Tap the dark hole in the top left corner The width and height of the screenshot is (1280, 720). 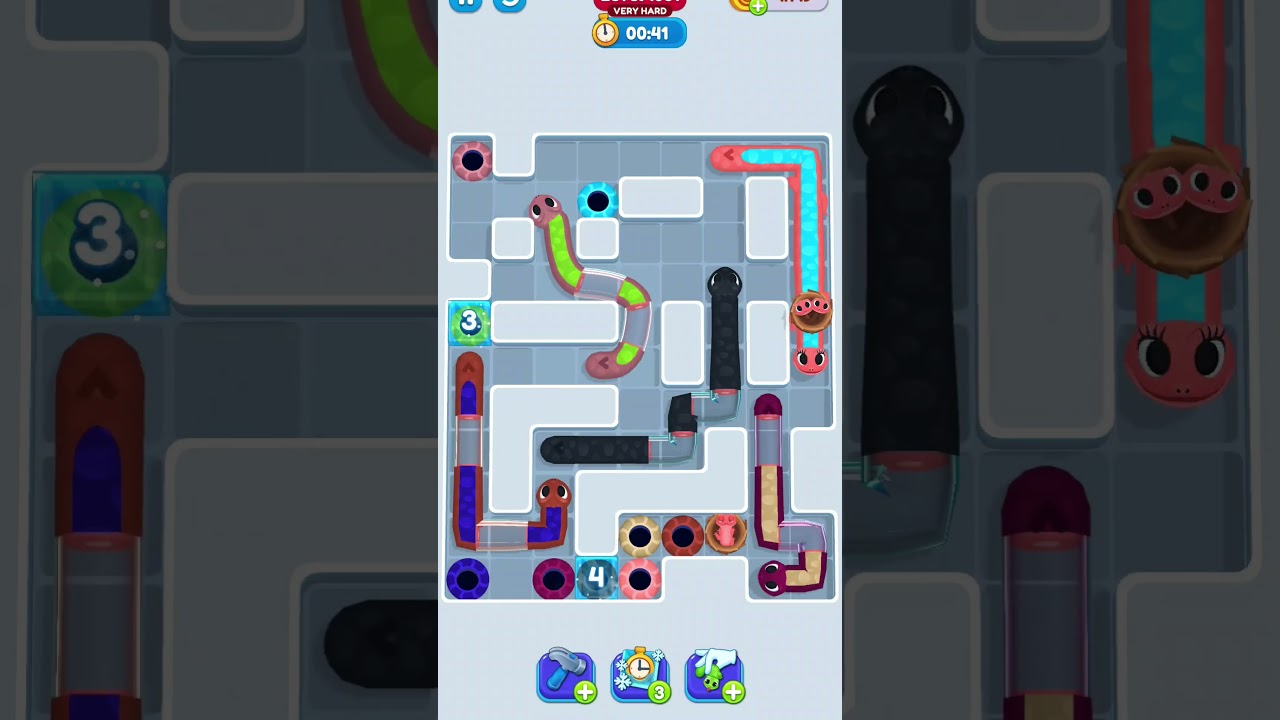click(x=471, y=162)
